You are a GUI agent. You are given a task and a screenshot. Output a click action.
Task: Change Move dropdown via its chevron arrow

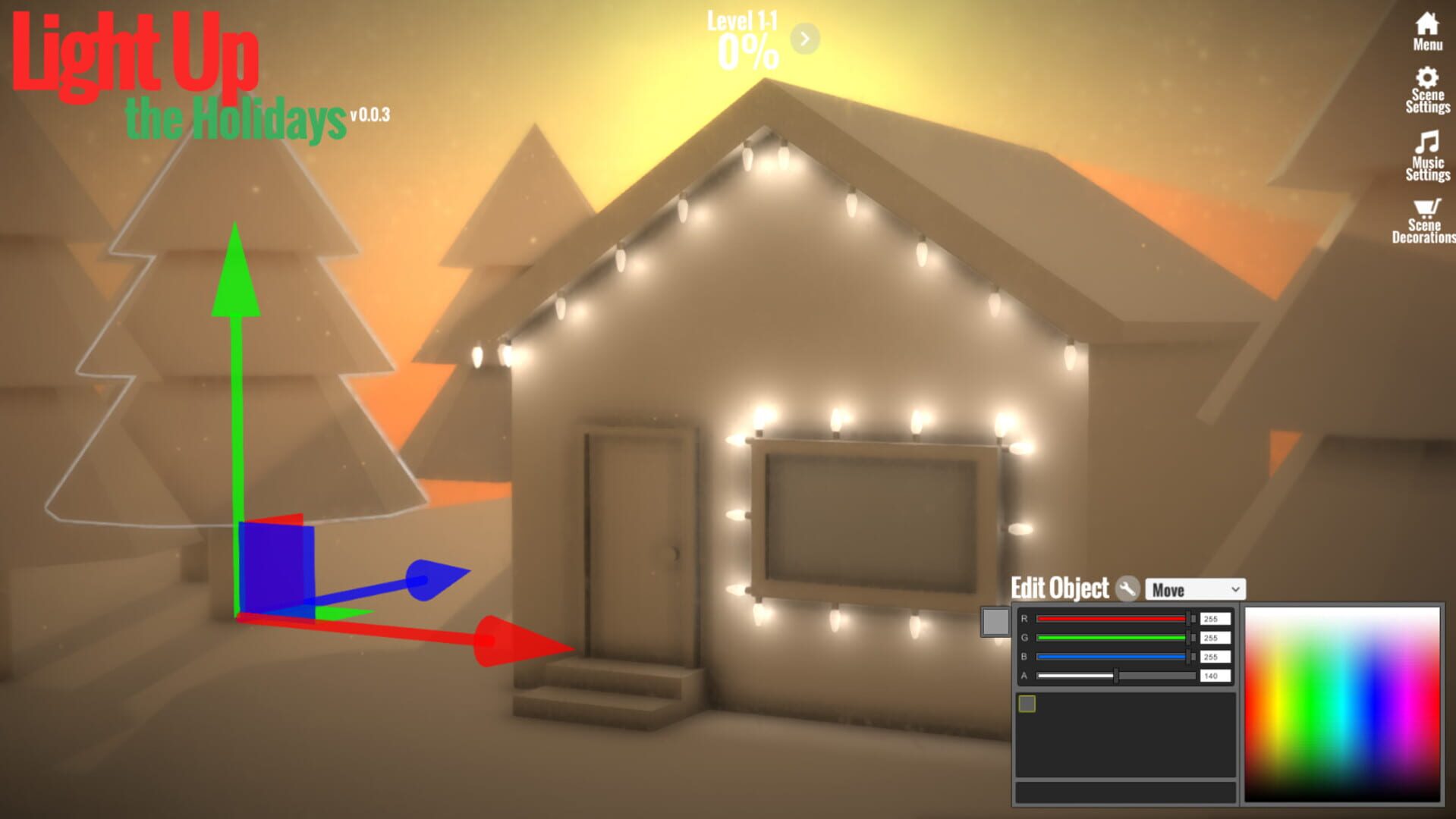click(x=1237, y=589)
